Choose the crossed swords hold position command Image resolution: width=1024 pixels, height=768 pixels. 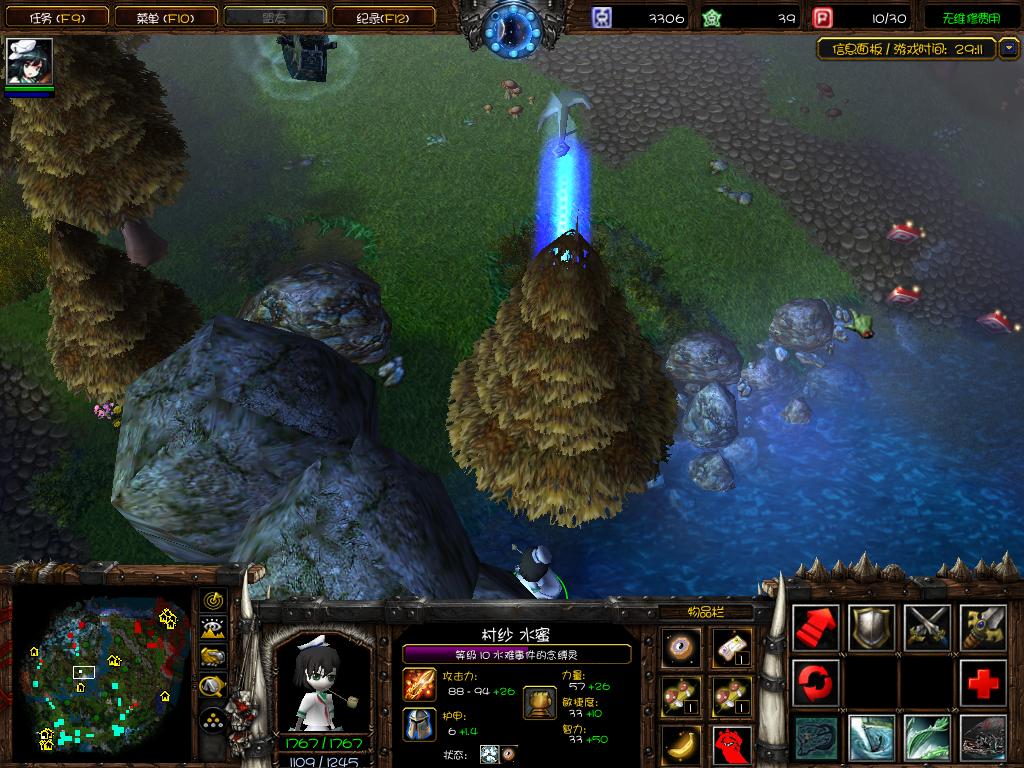click(927, 628)
